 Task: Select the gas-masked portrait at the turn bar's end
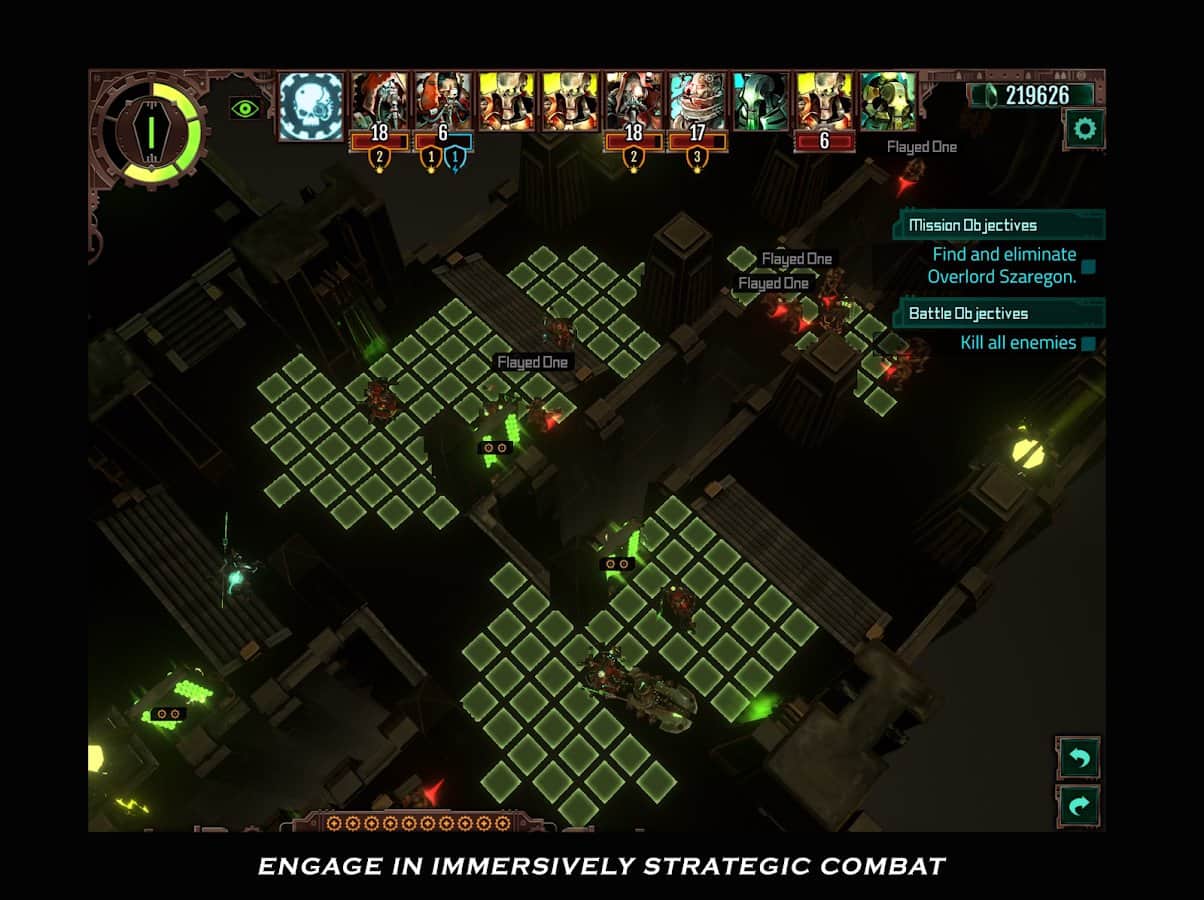pos(887,101)
